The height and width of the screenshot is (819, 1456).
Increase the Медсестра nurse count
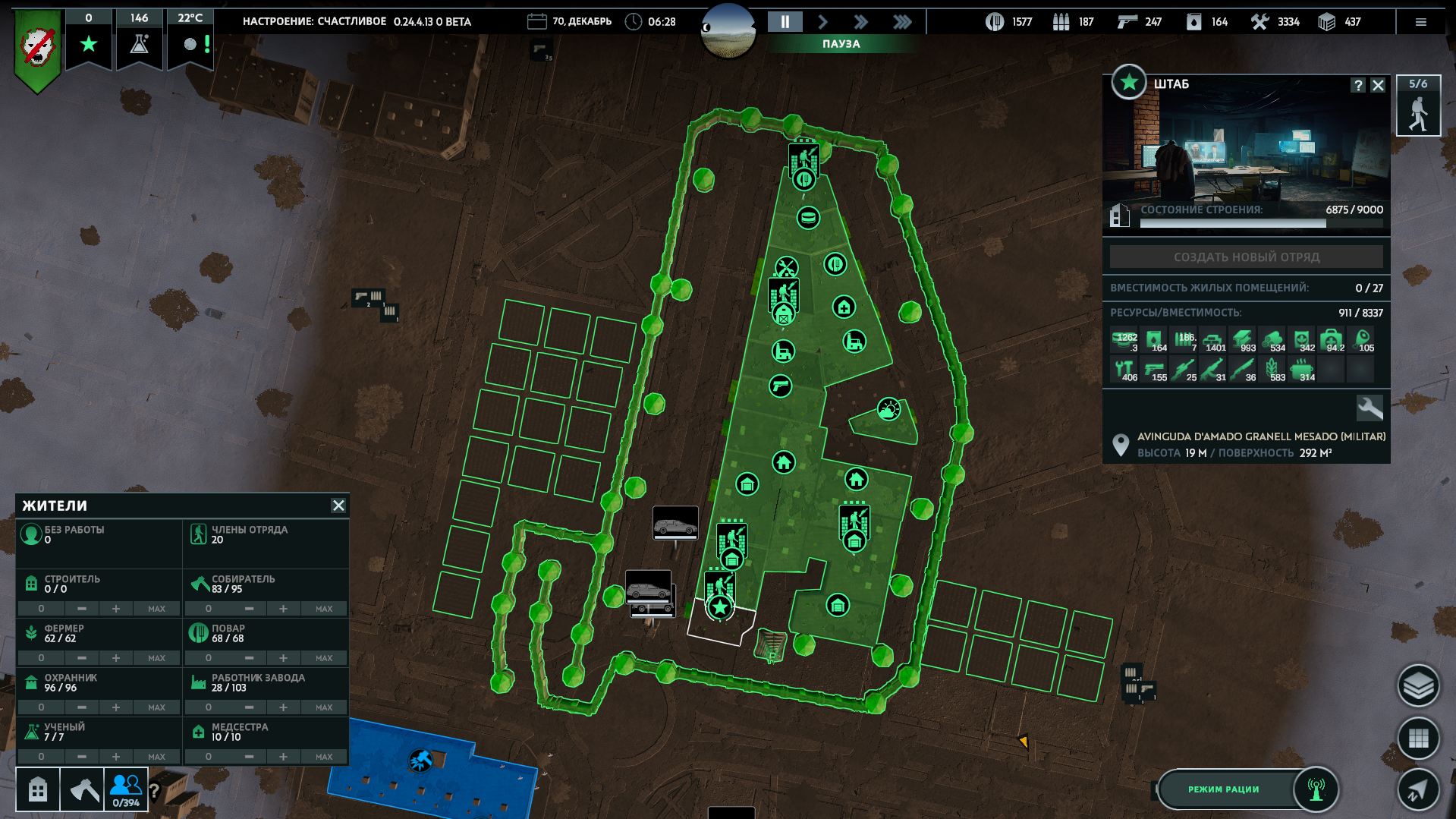pos(283,757)
